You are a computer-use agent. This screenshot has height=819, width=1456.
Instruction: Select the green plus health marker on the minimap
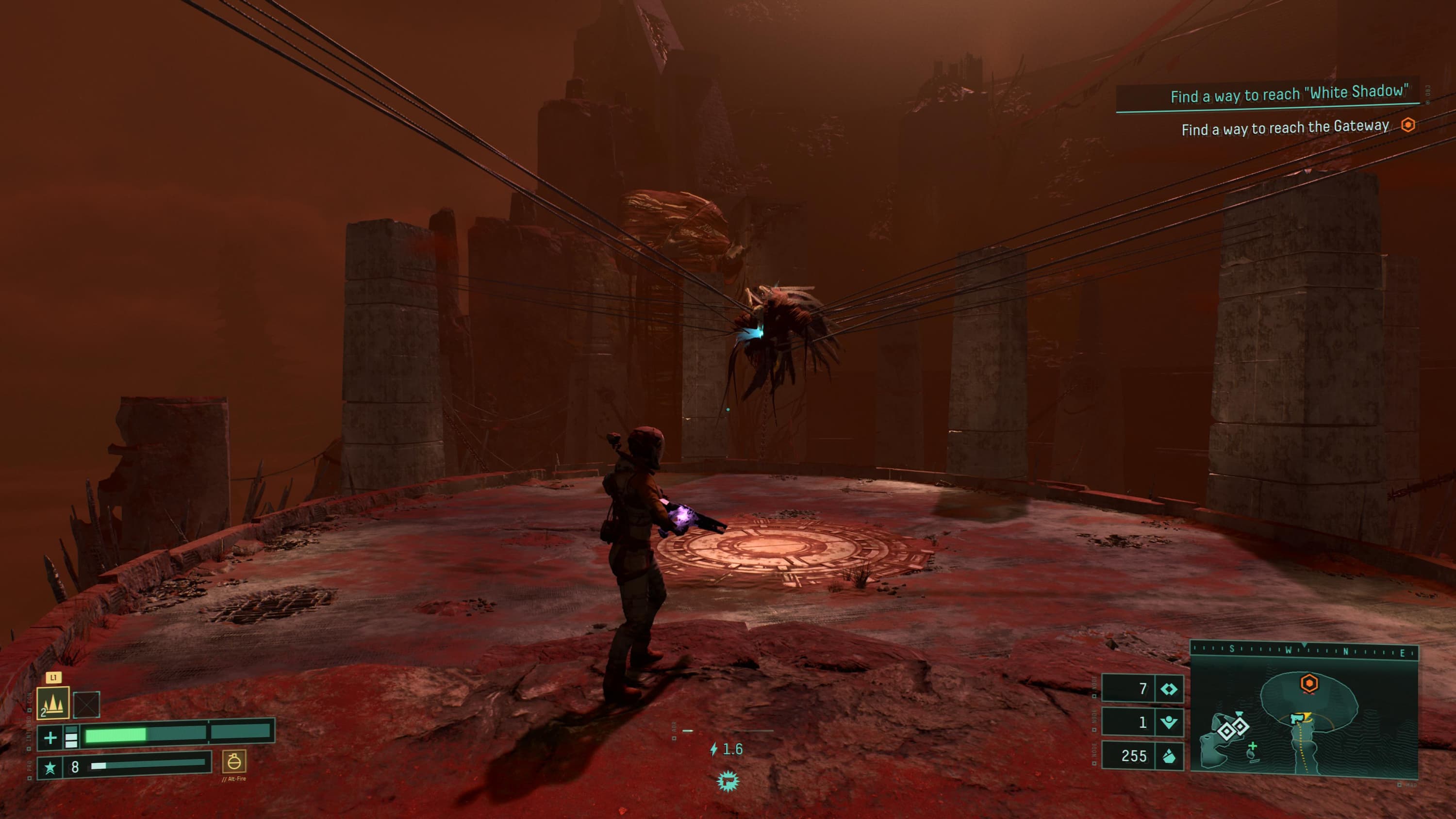click(x=1253, y=747)
